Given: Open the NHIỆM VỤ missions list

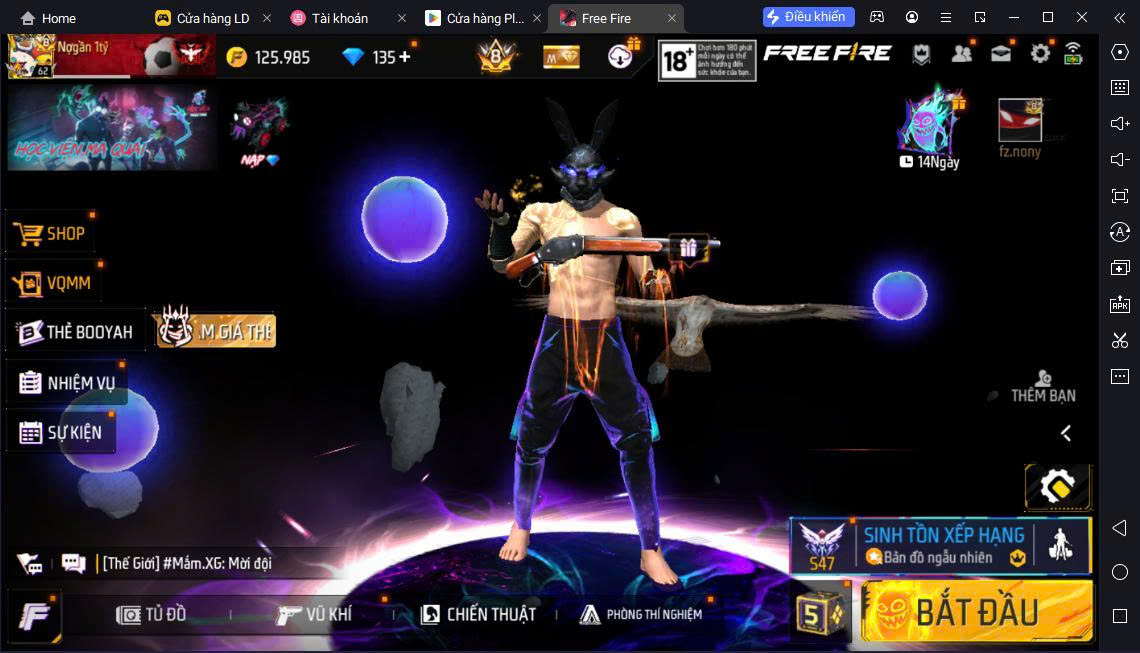Looking at the screenshot, I should click(x=67, y=383).
